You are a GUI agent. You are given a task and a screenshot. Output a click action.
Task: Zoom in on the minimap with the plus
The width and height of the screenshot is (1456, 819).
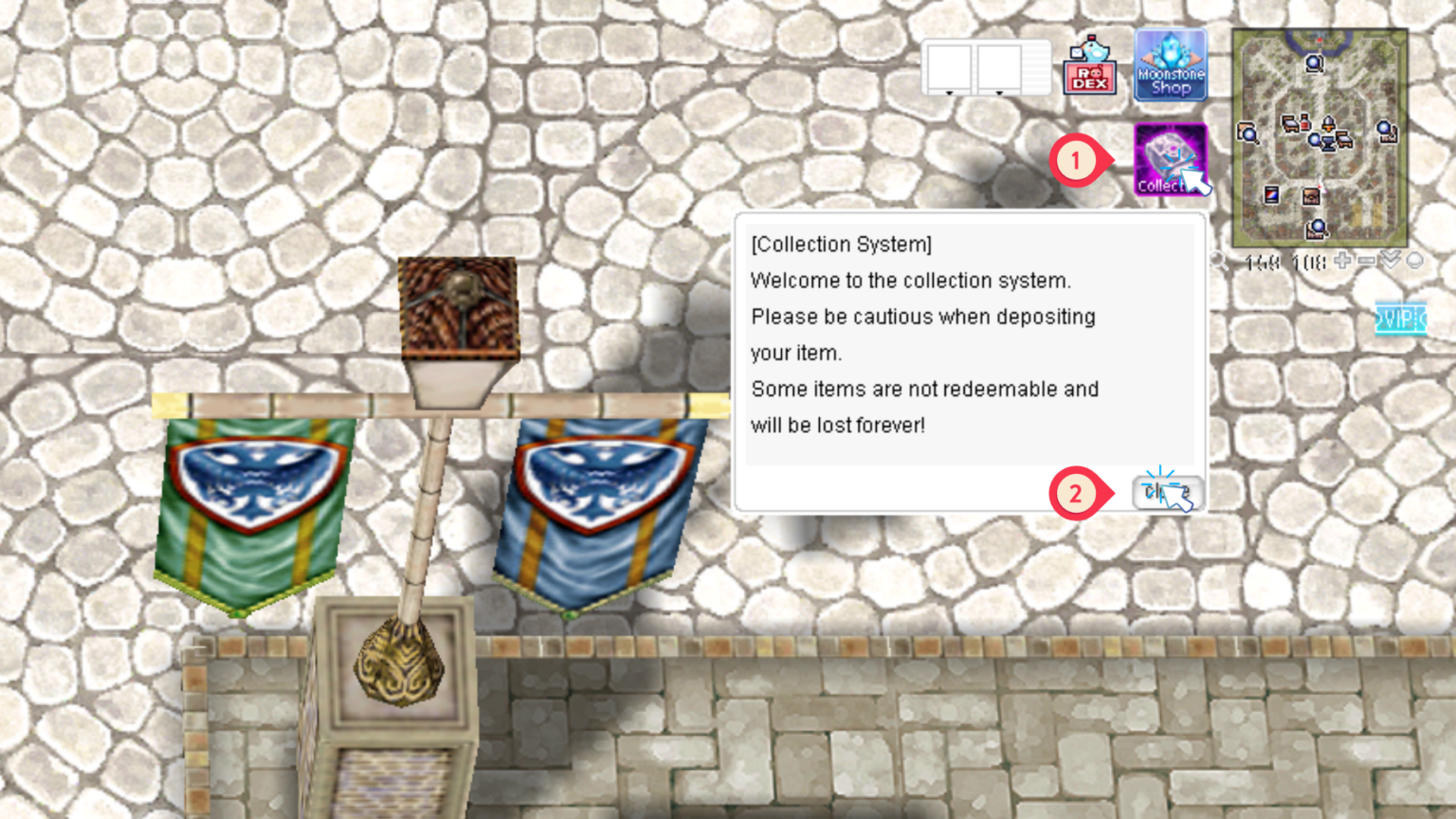(1343, 261)
